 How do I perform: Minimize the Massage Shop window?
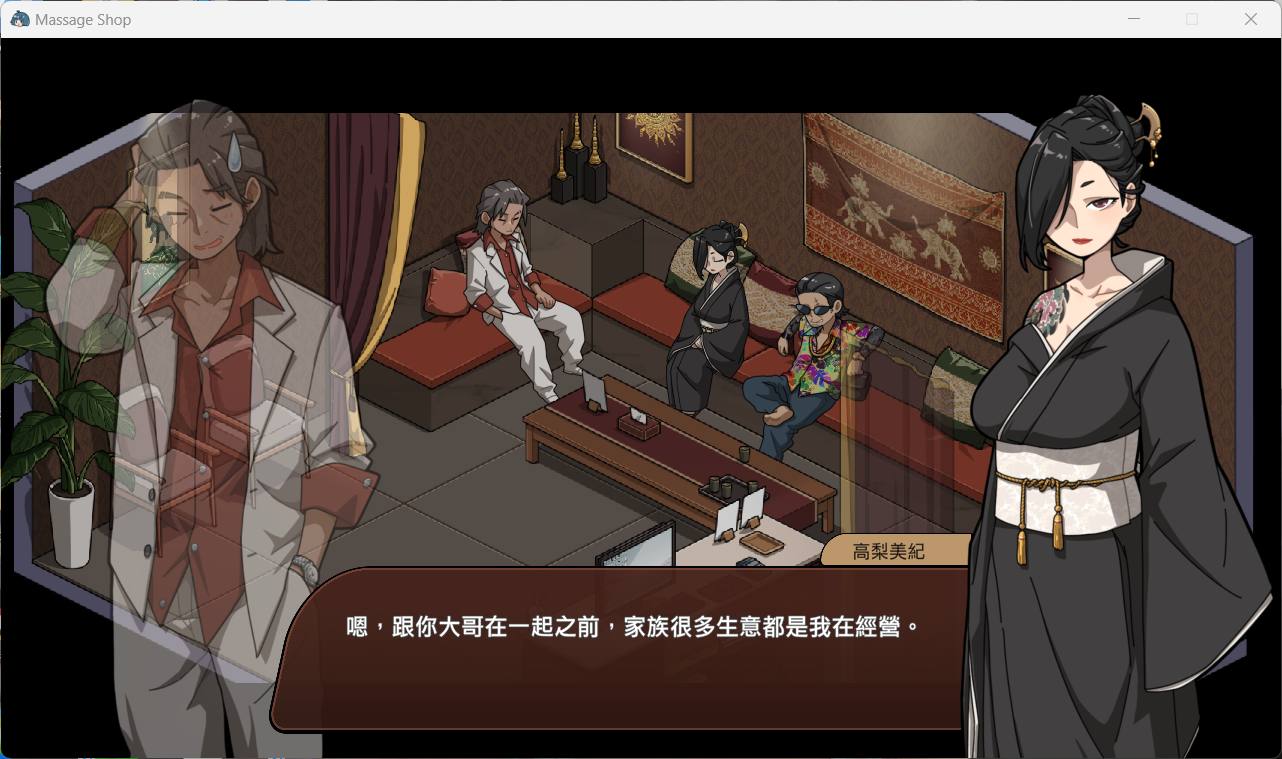(x=1133, y=18)
